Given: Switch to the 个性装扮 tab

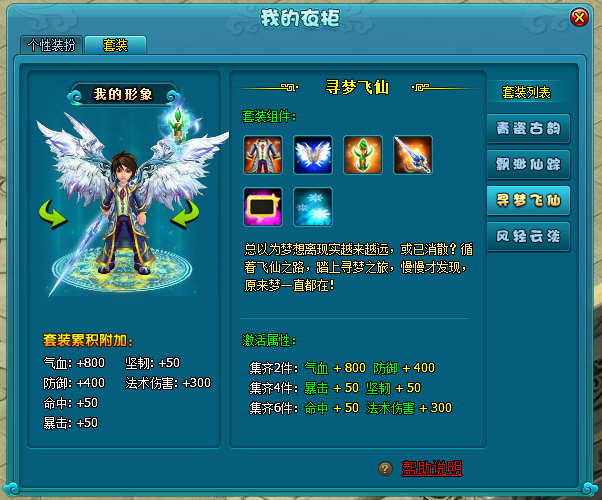Looking at the screenshot, I should tap(50, 45).
